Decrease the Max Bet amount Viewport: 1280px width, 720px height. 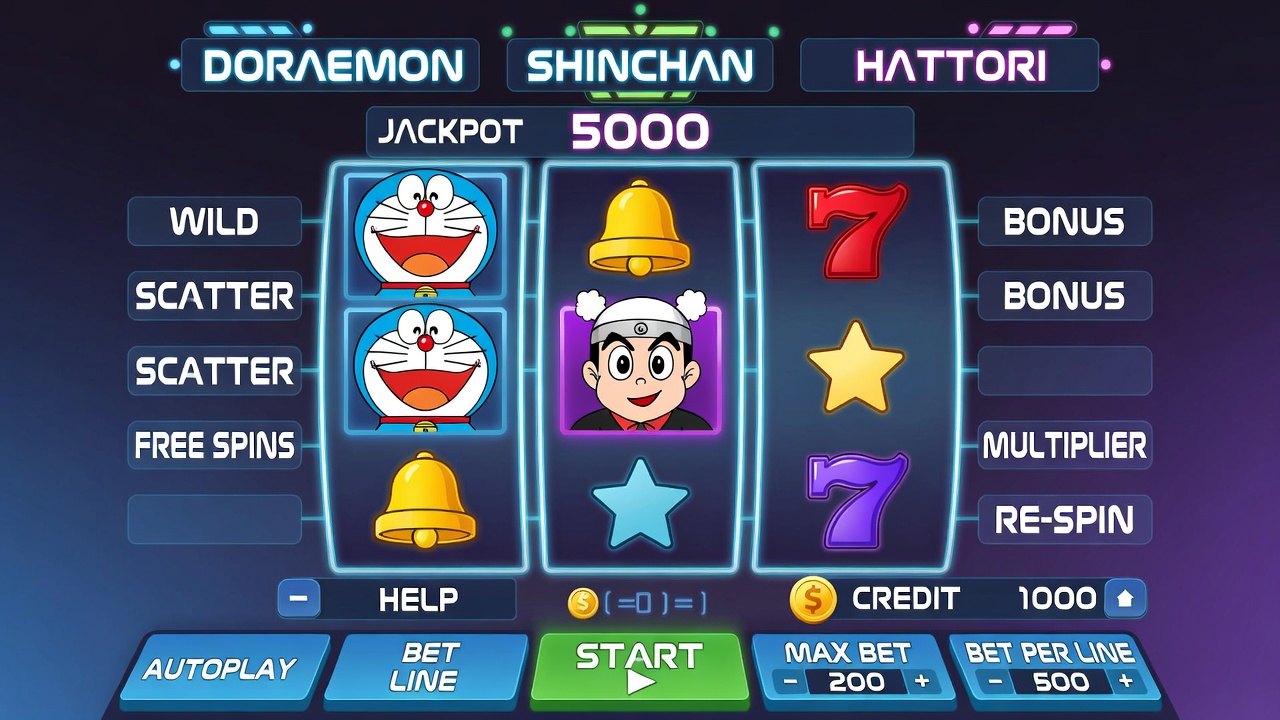tap(791, 682)
